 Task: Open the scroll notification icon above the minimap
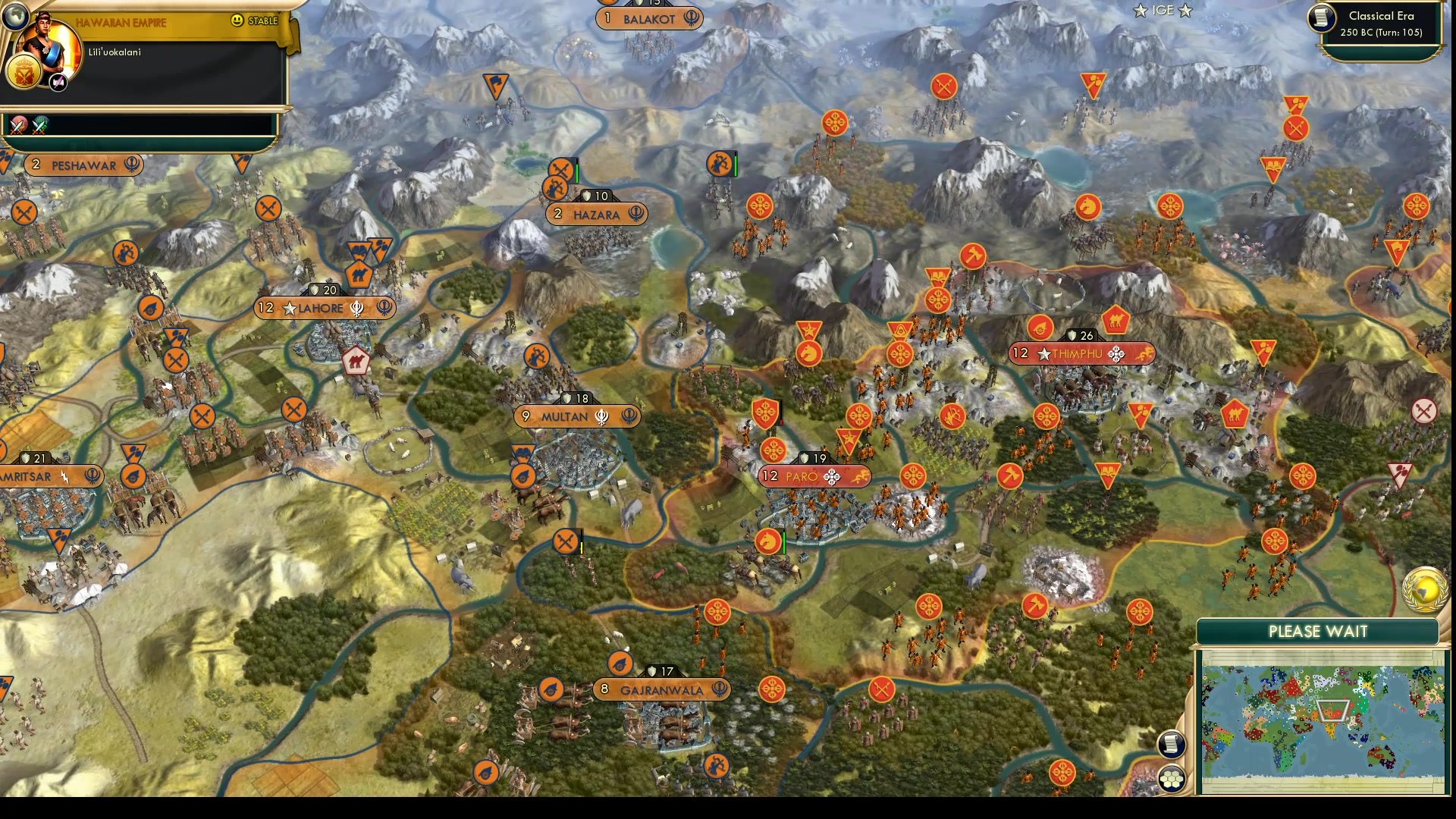point(1172,745)
